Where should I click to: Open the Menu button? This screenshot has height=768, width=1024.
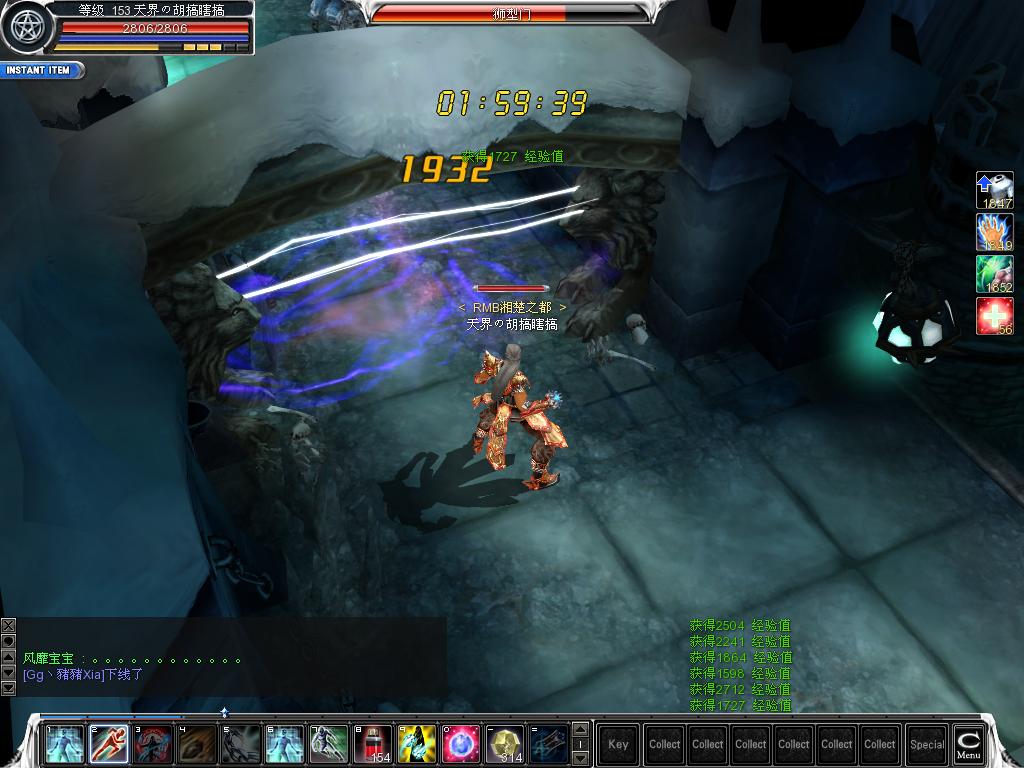pos(968,743)
